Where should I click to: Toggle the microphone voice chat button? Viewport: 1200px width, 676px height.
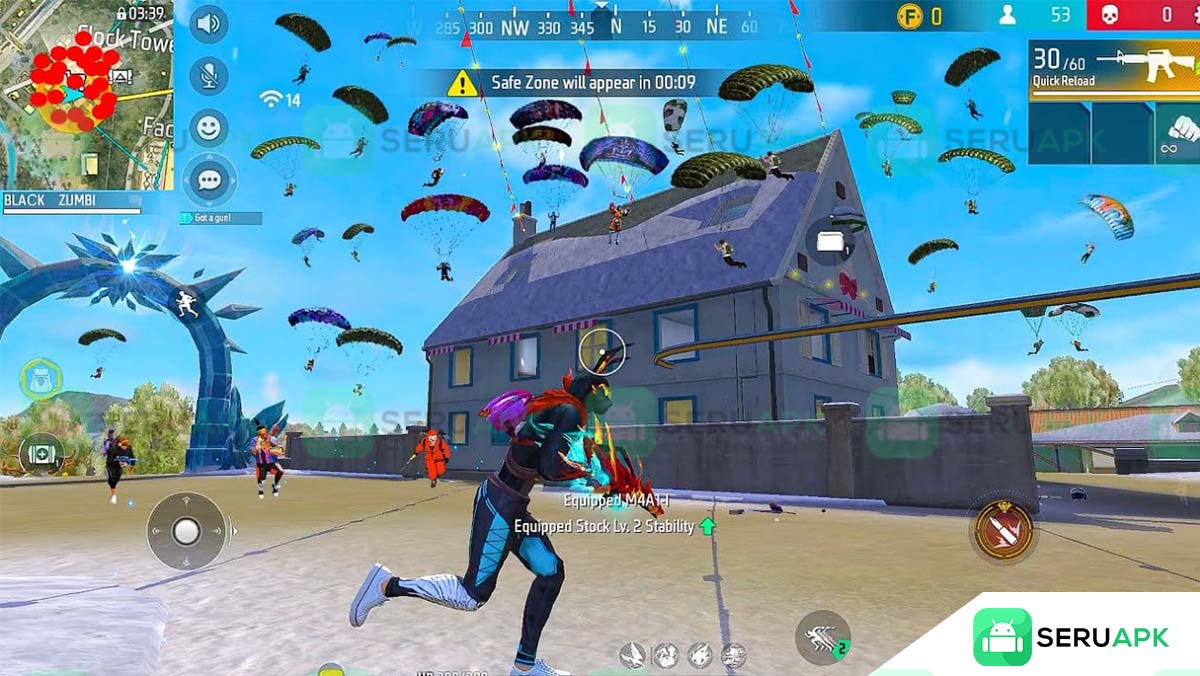(208, 75)
